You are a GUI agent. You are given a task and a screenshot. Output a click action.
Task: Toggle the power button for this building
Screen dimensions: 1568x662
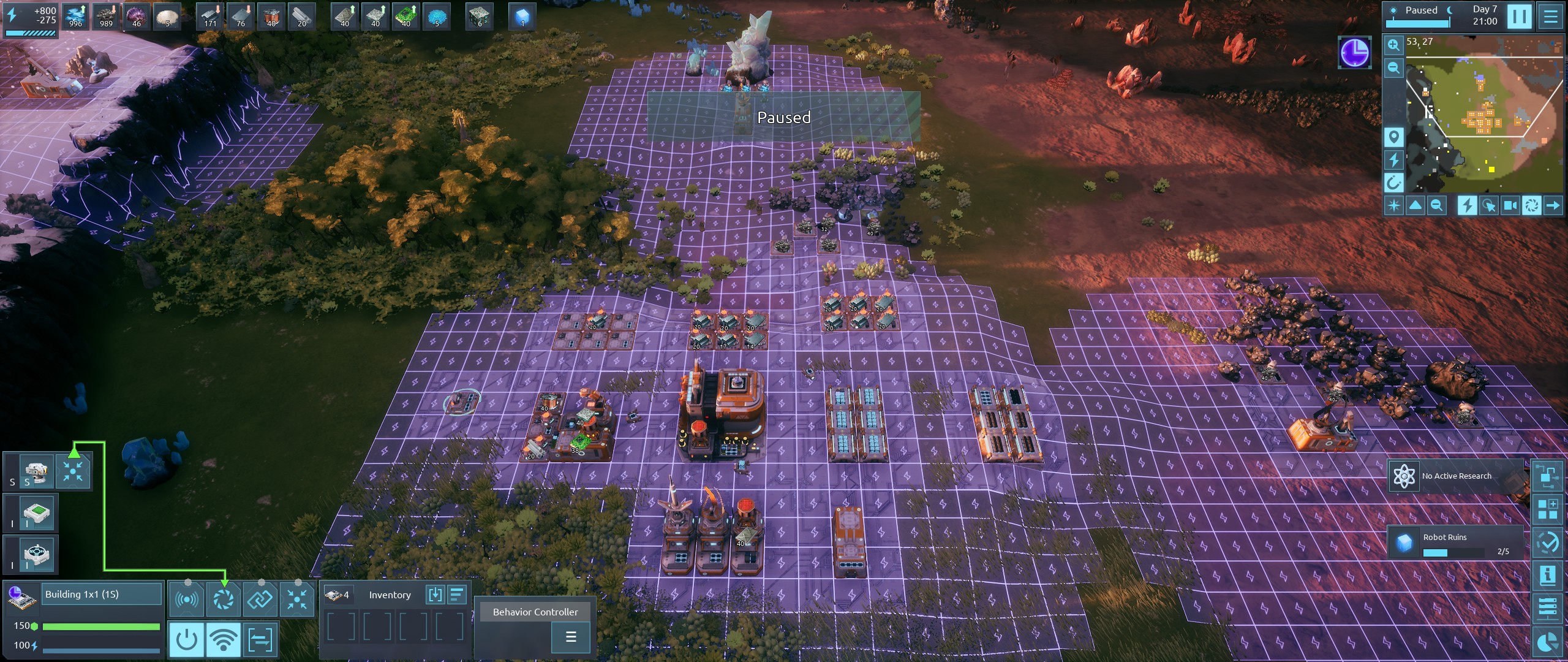pos(186,640)
